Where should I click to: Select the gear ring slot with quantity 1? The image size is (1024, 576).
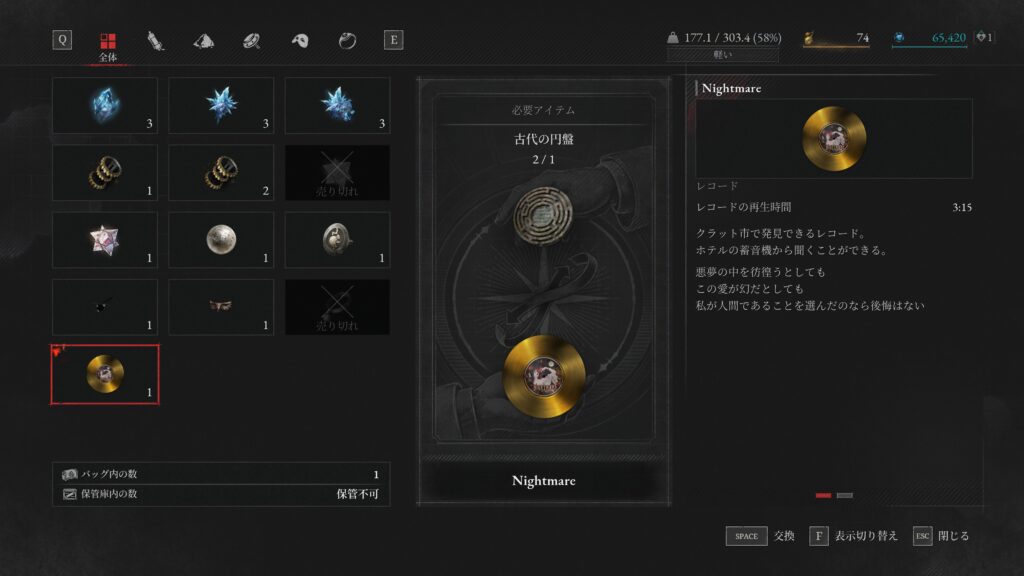coord(105,172)
